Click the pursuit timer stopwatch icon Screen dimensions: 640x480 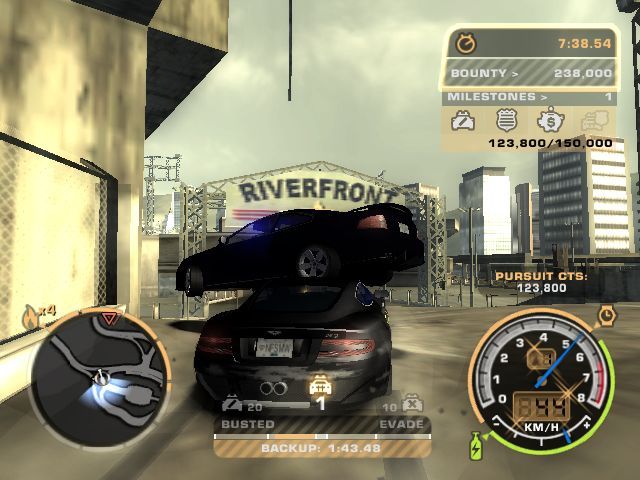point(465,43)
